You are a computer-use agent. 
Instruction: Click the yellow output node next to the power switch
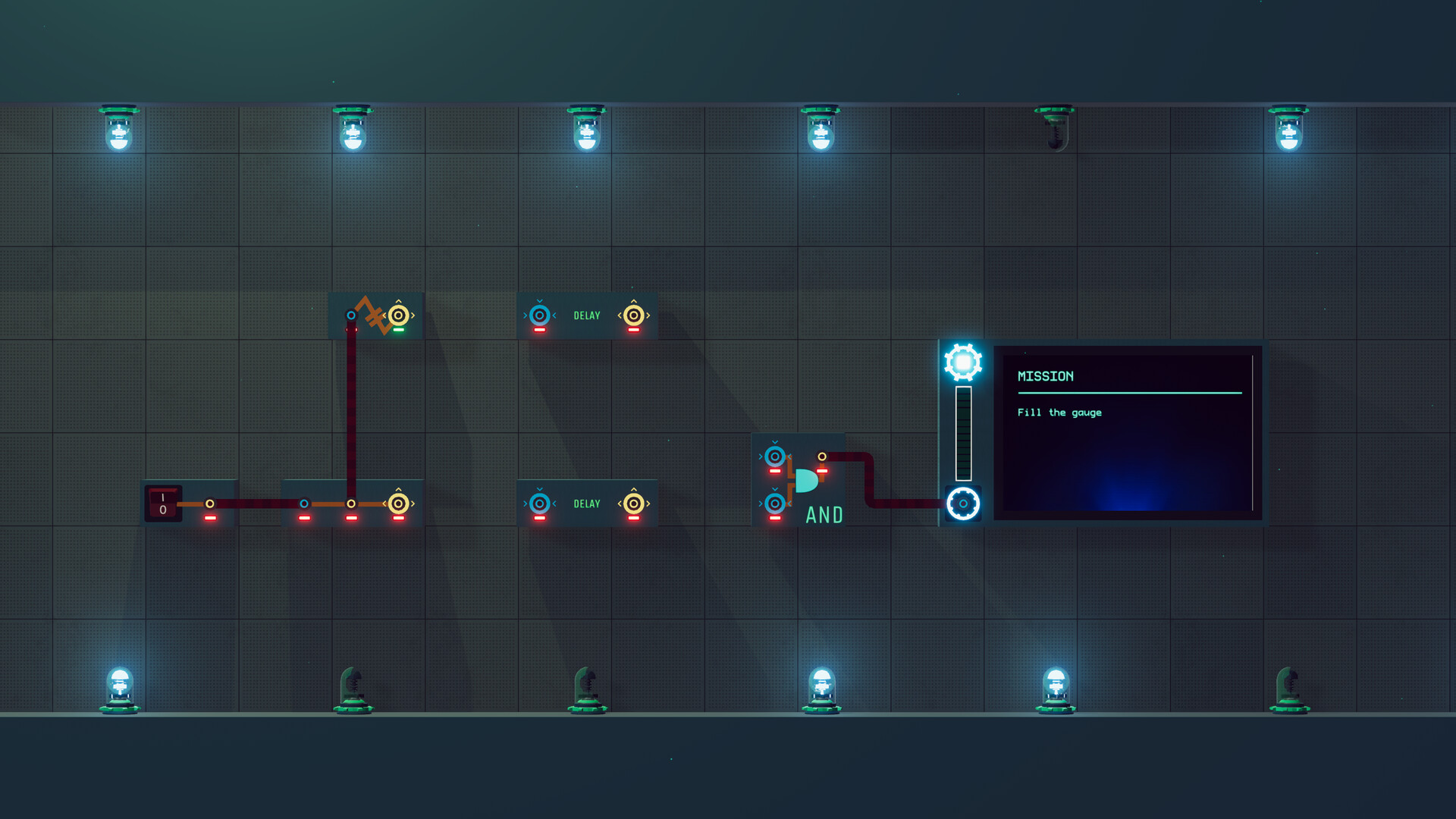point(210,502)
